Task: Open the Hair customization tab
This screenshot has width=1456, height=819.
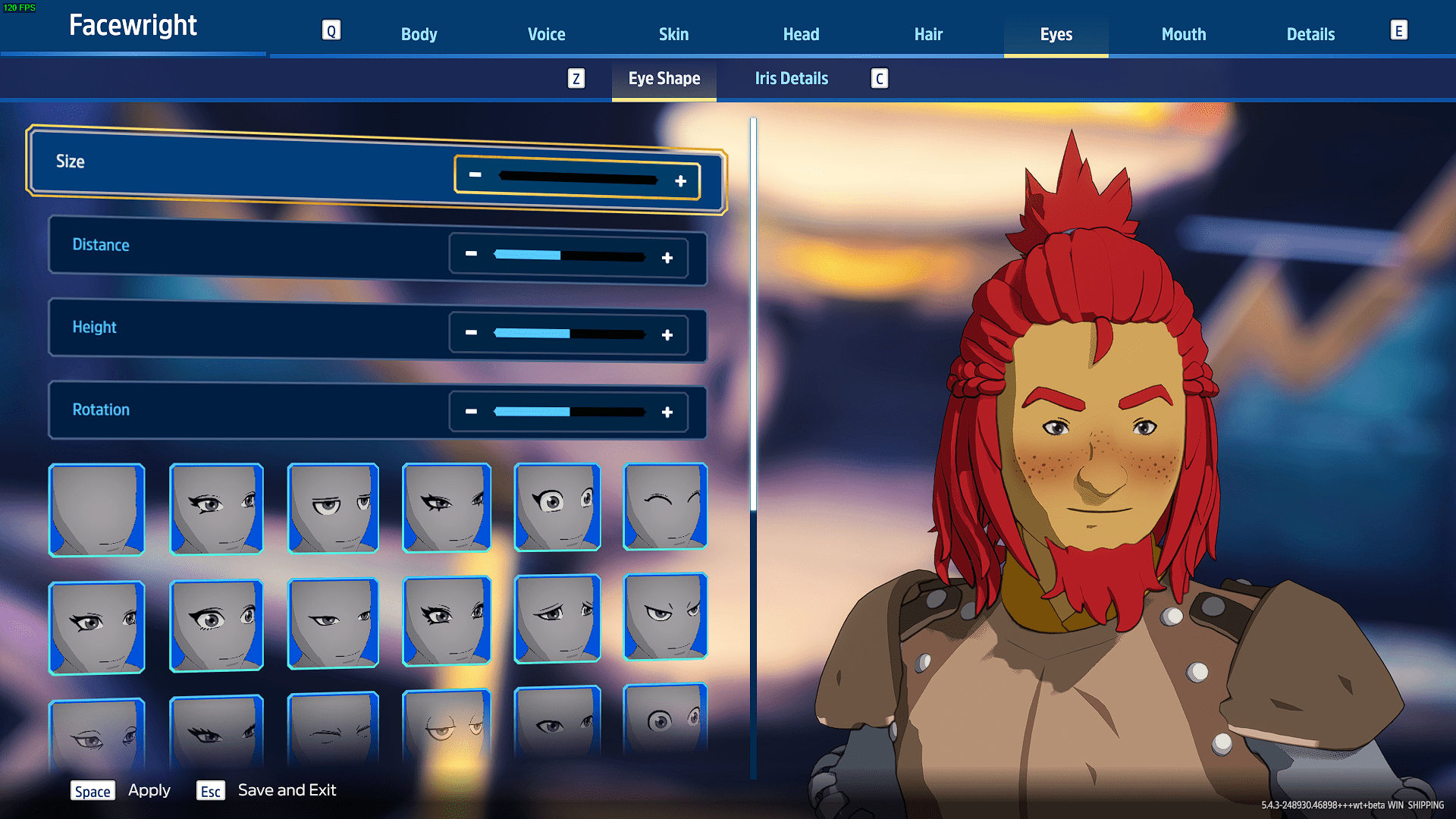Action: [928, 34]
